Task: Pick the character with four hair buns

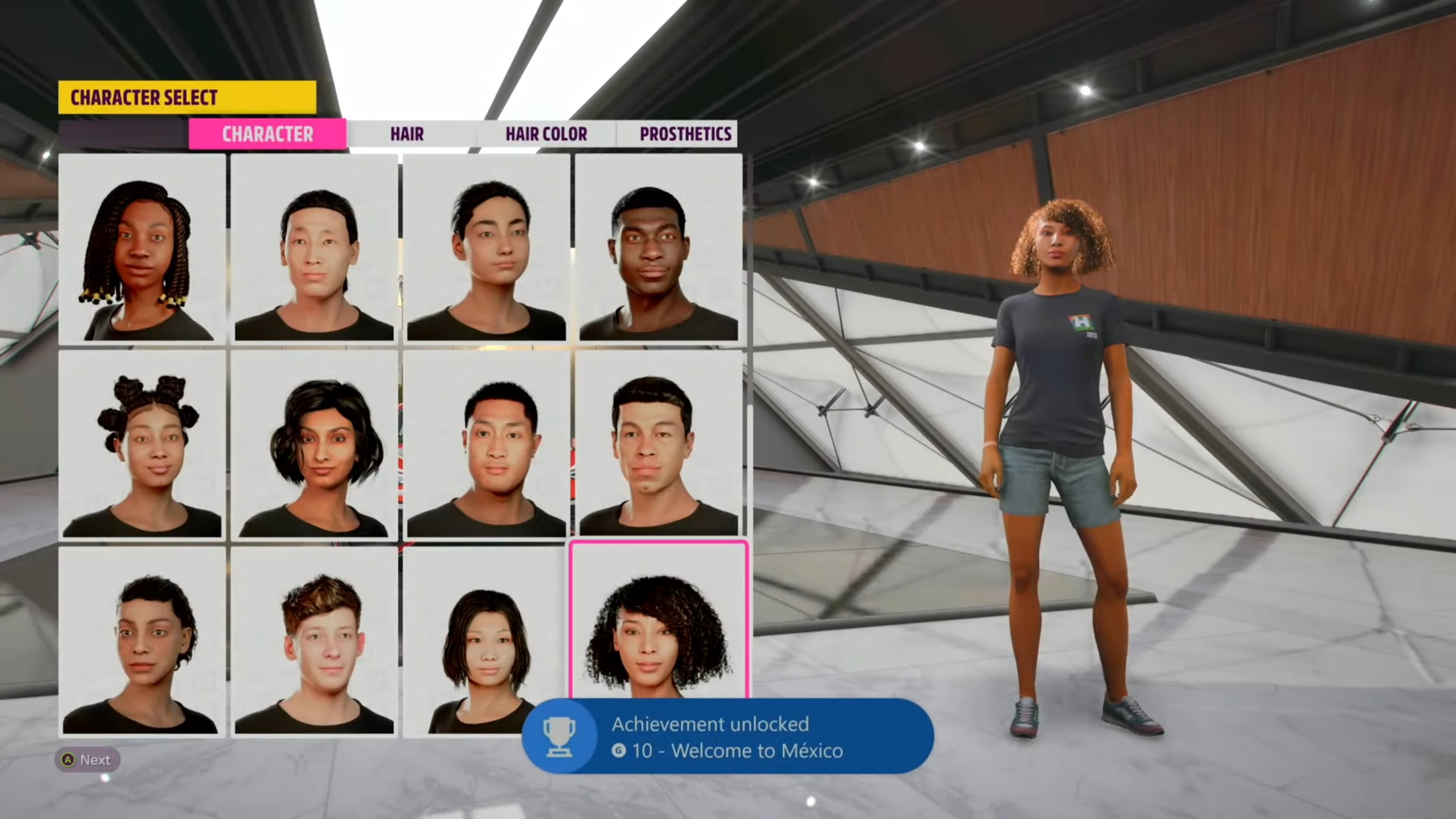Action: pos(142,445)
